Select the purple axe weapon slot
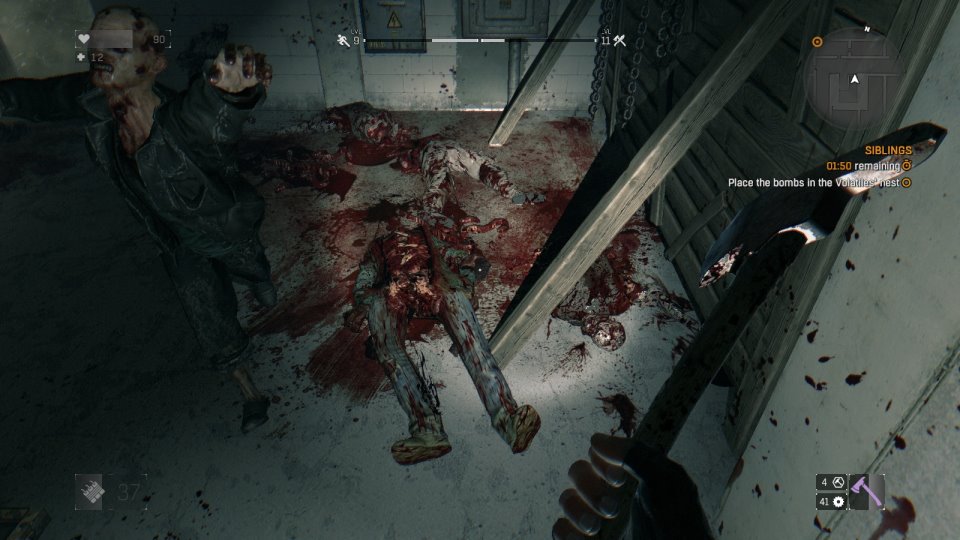The height and width of the screenshot is (540, 960). pyautogui.click(x=866, y=491)
